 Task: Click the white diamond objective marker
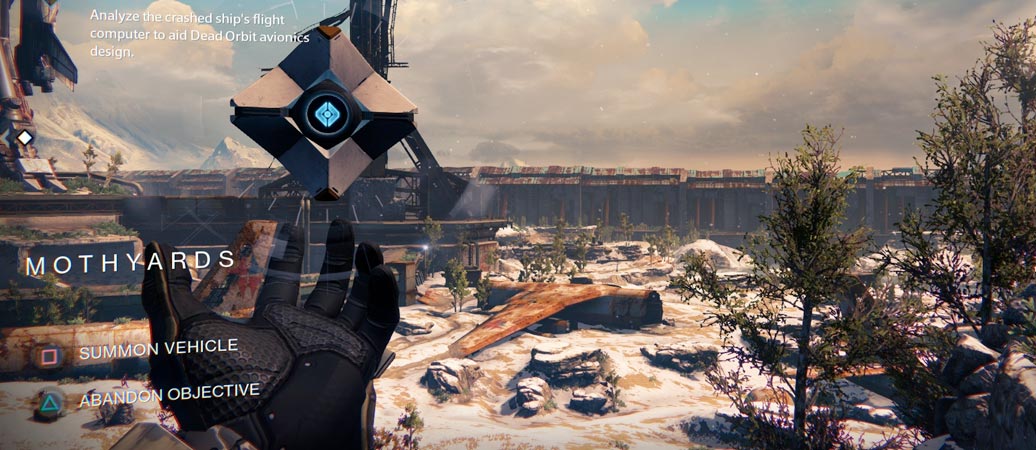(x=25, y=137)
